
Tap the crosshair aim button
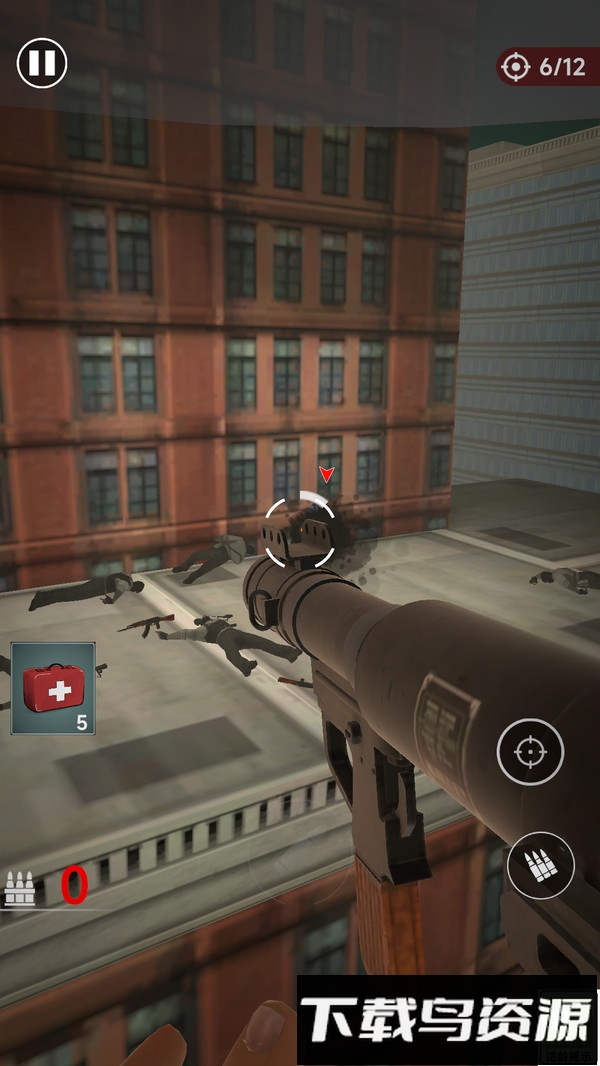(530, 751)
